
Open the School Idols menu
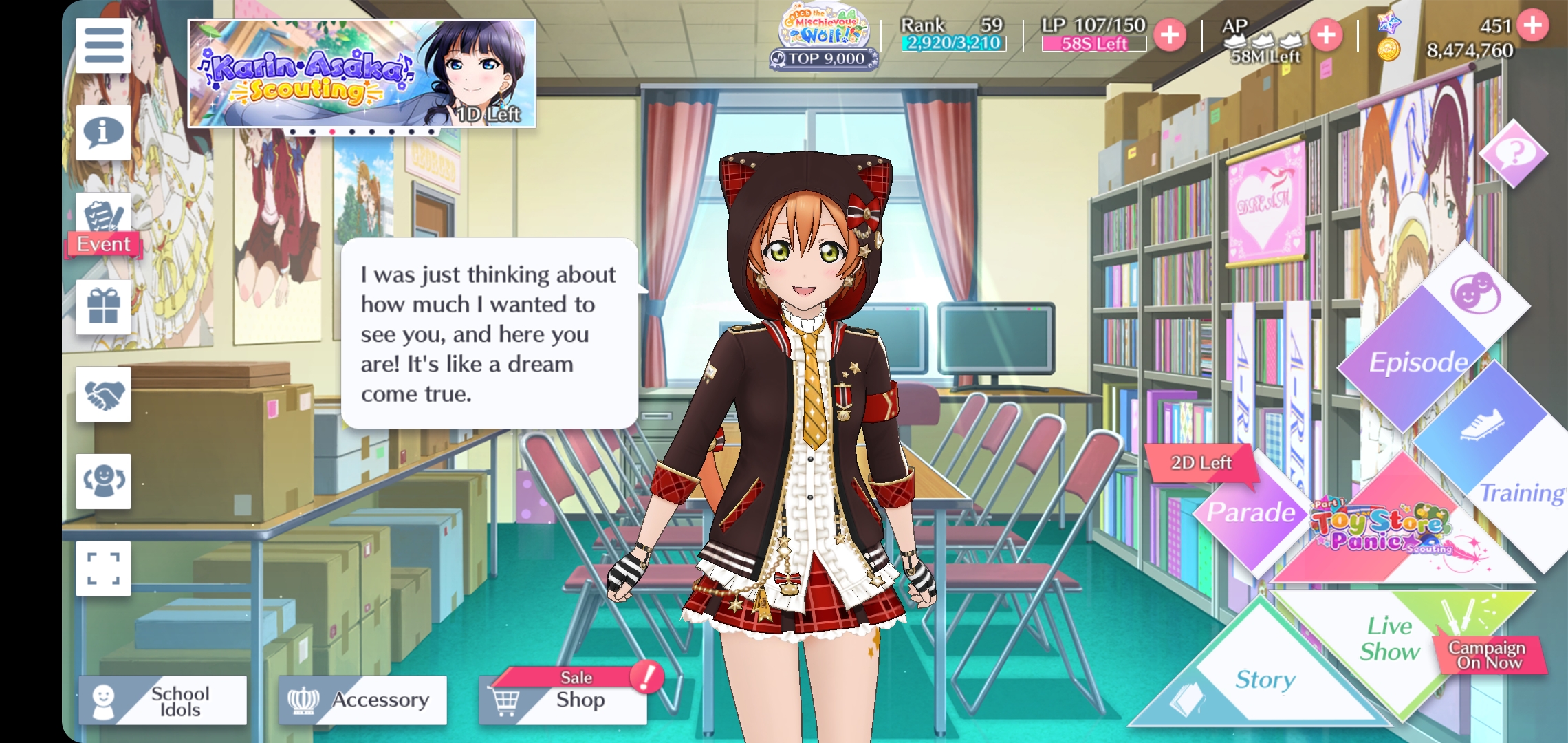(x=163, y=700)
